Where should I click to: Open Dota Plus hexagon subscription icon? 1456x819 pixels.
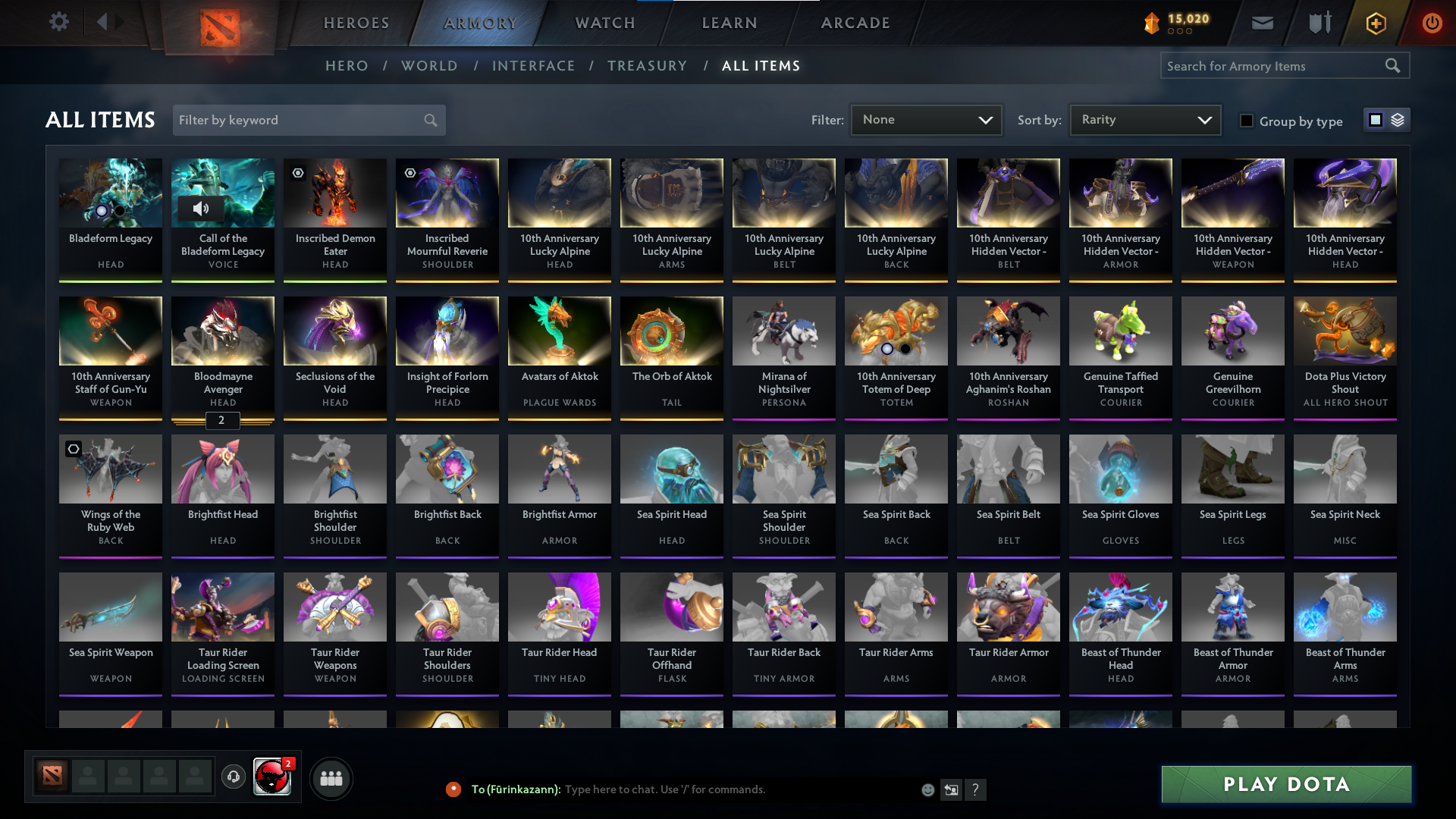(x=1375, y=23)
